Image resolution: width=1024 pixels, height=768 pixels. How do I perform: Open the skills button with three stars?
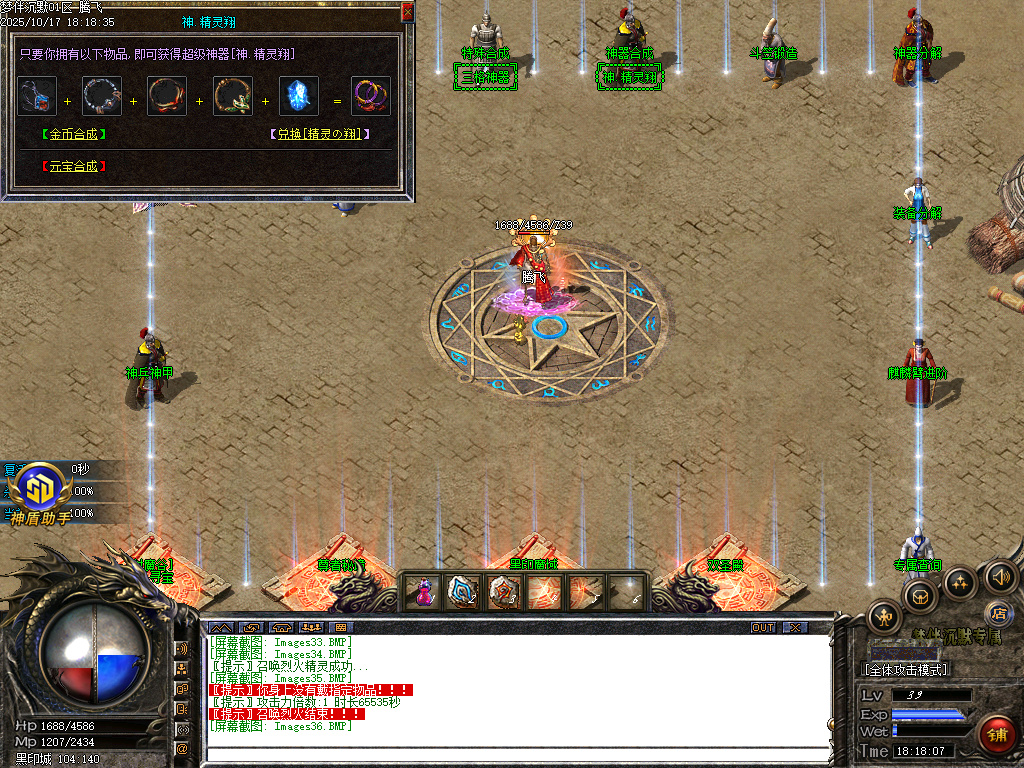point(960,583)
